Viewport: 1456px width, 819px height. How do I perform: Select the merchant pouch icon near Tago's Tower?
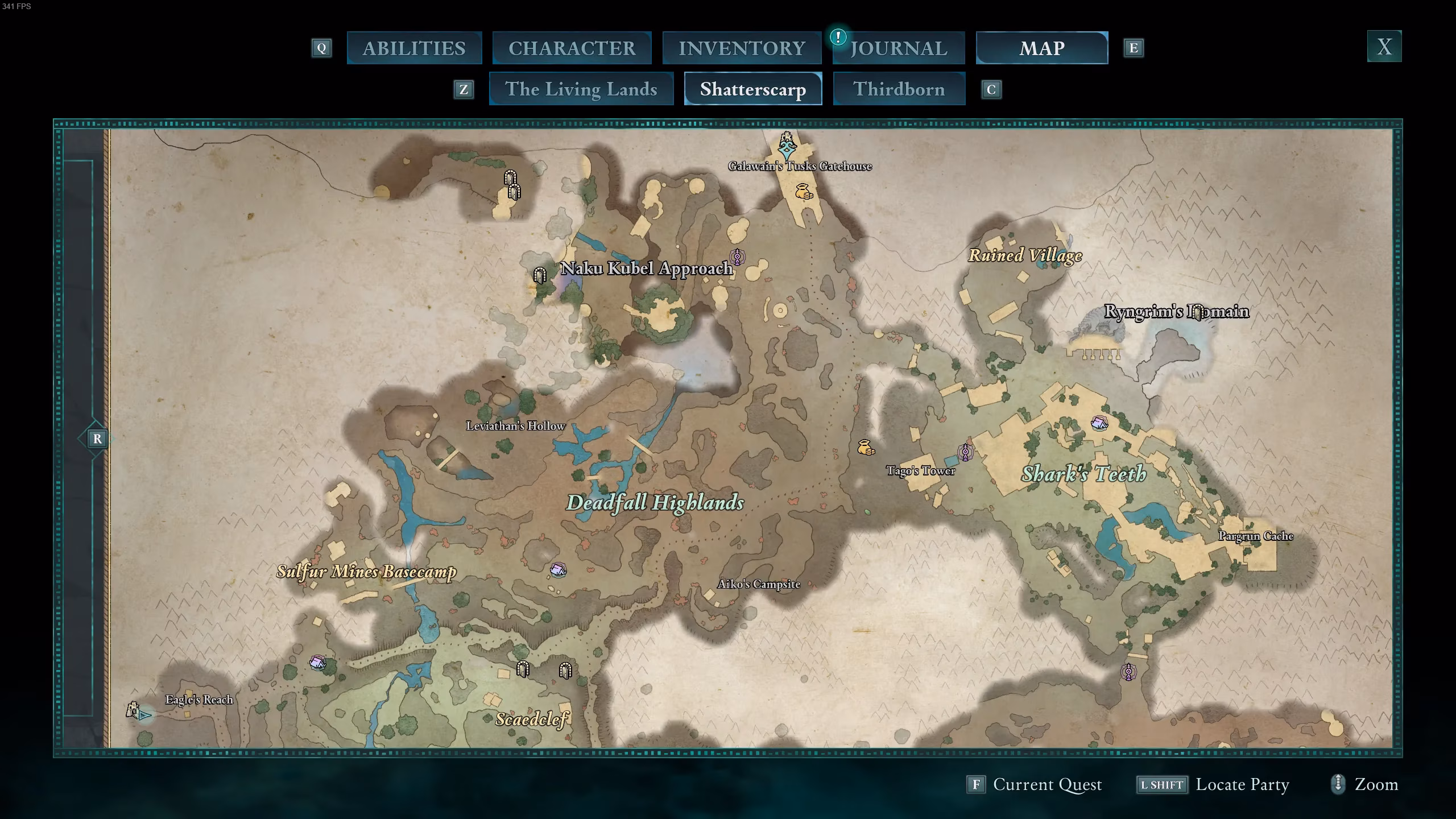(865, 448)
